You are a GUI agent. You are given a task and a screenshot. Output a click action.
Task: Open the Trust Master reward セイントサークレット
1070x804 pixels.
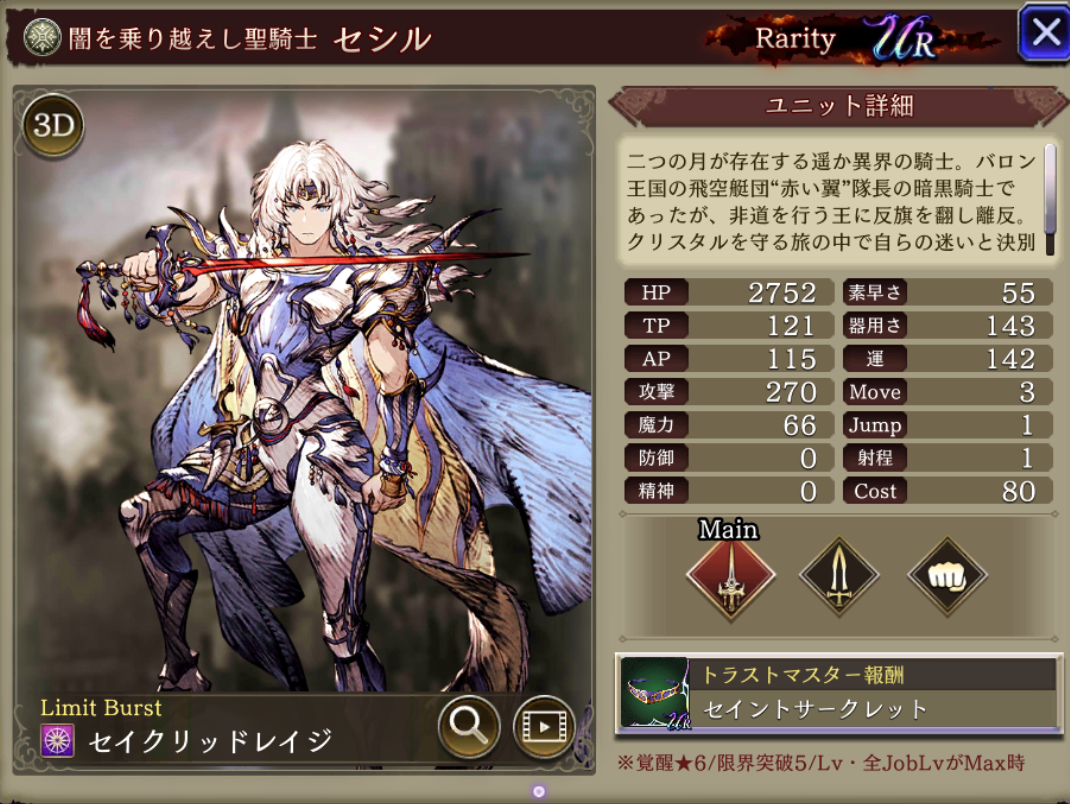pos(838,693)
